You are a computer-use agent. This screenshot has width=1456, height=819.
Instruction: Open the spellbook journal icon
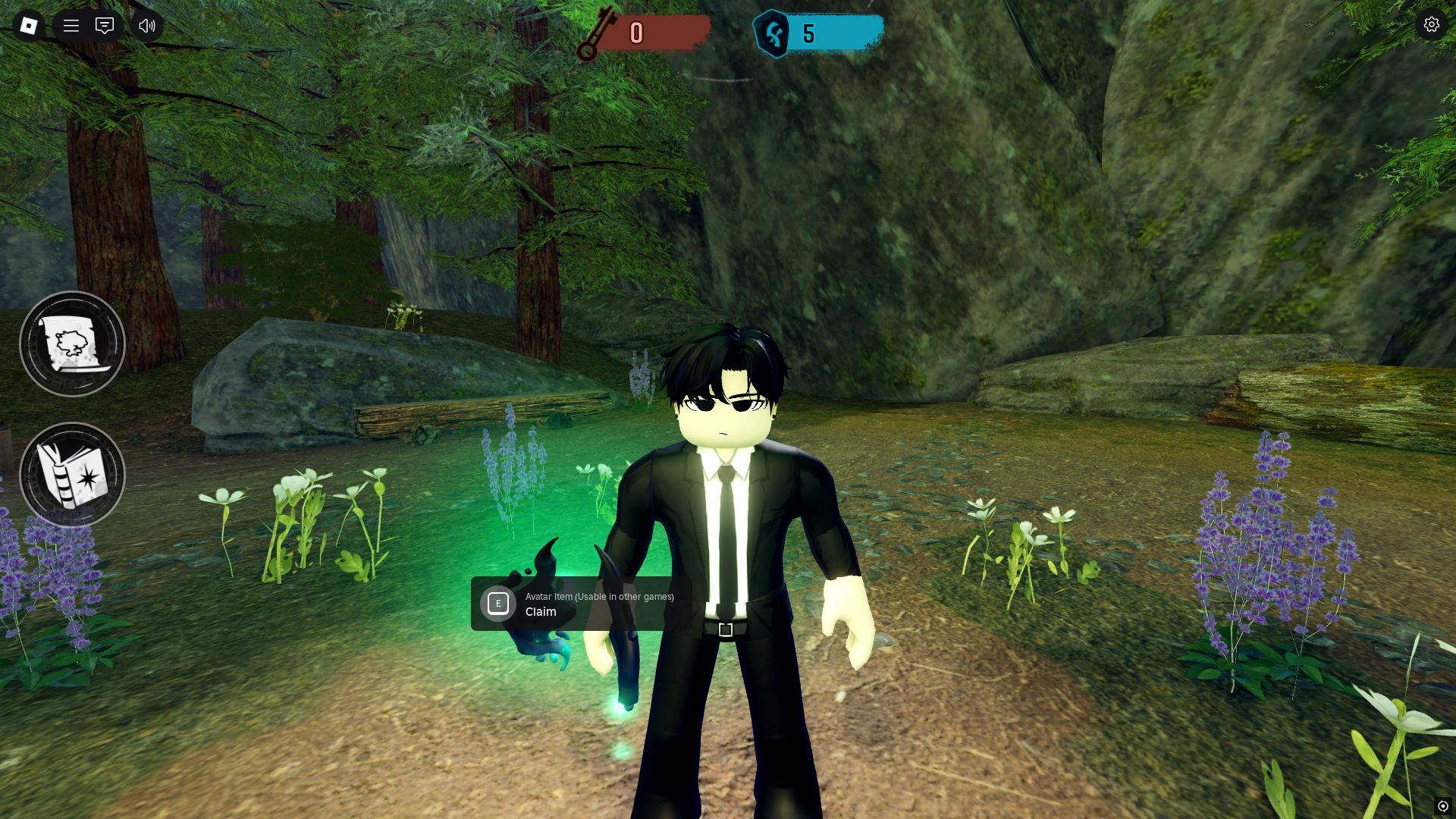click(72, 475)
